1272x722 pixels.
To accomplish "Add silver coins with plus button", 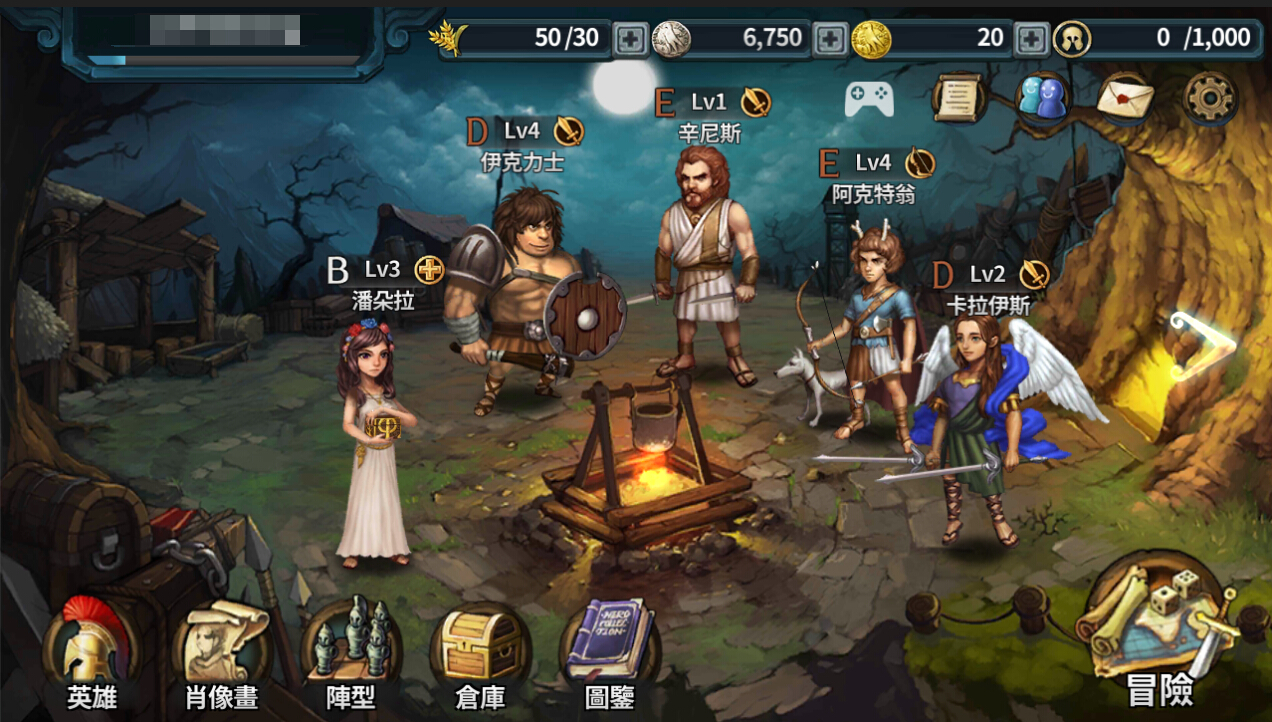I will pyautogui.click(x=830, y=39).
